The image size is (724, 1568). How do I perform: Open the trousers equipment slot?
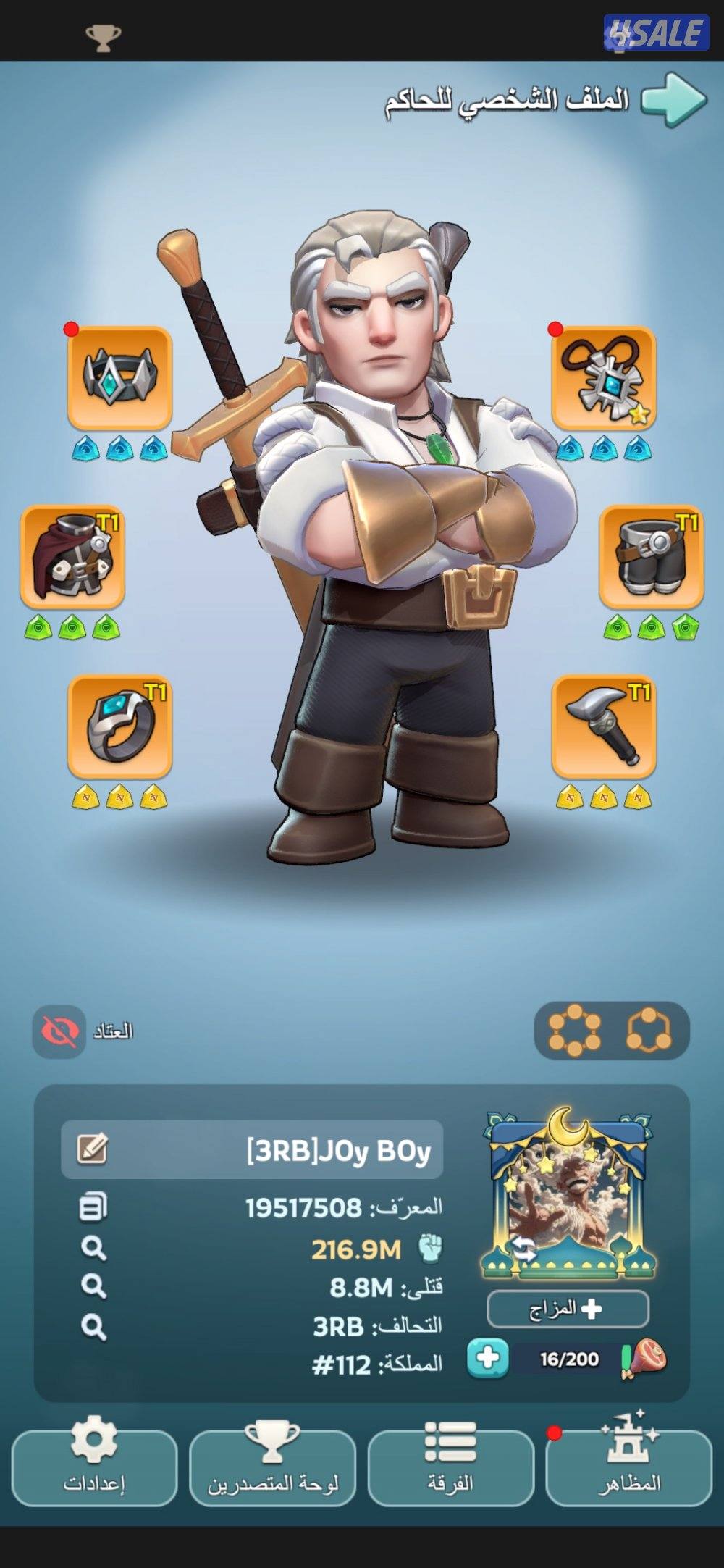pos(651,556)
